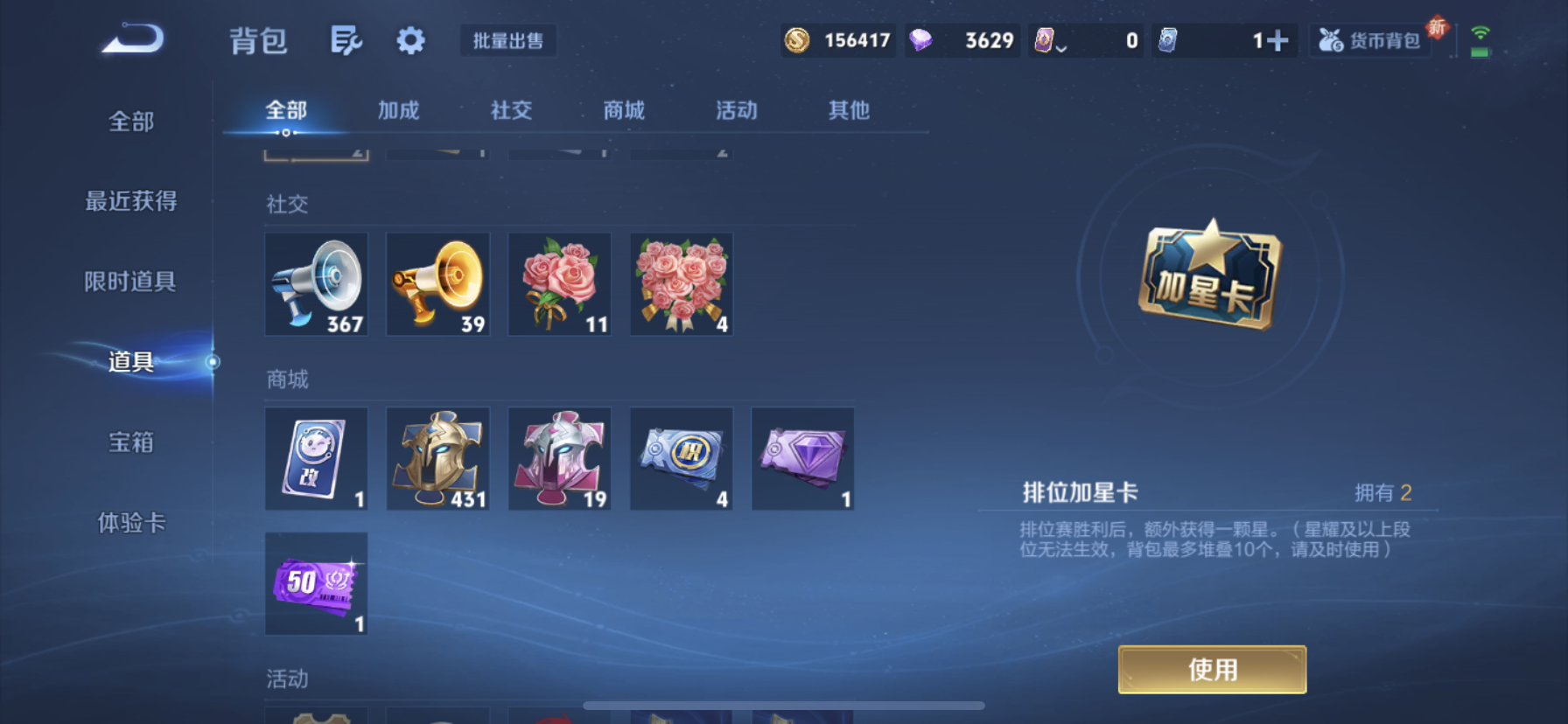Viewport: 1568px width, 724px height.
Task: Select 宝箱 in the left sidebar
Action: (131, 443)
